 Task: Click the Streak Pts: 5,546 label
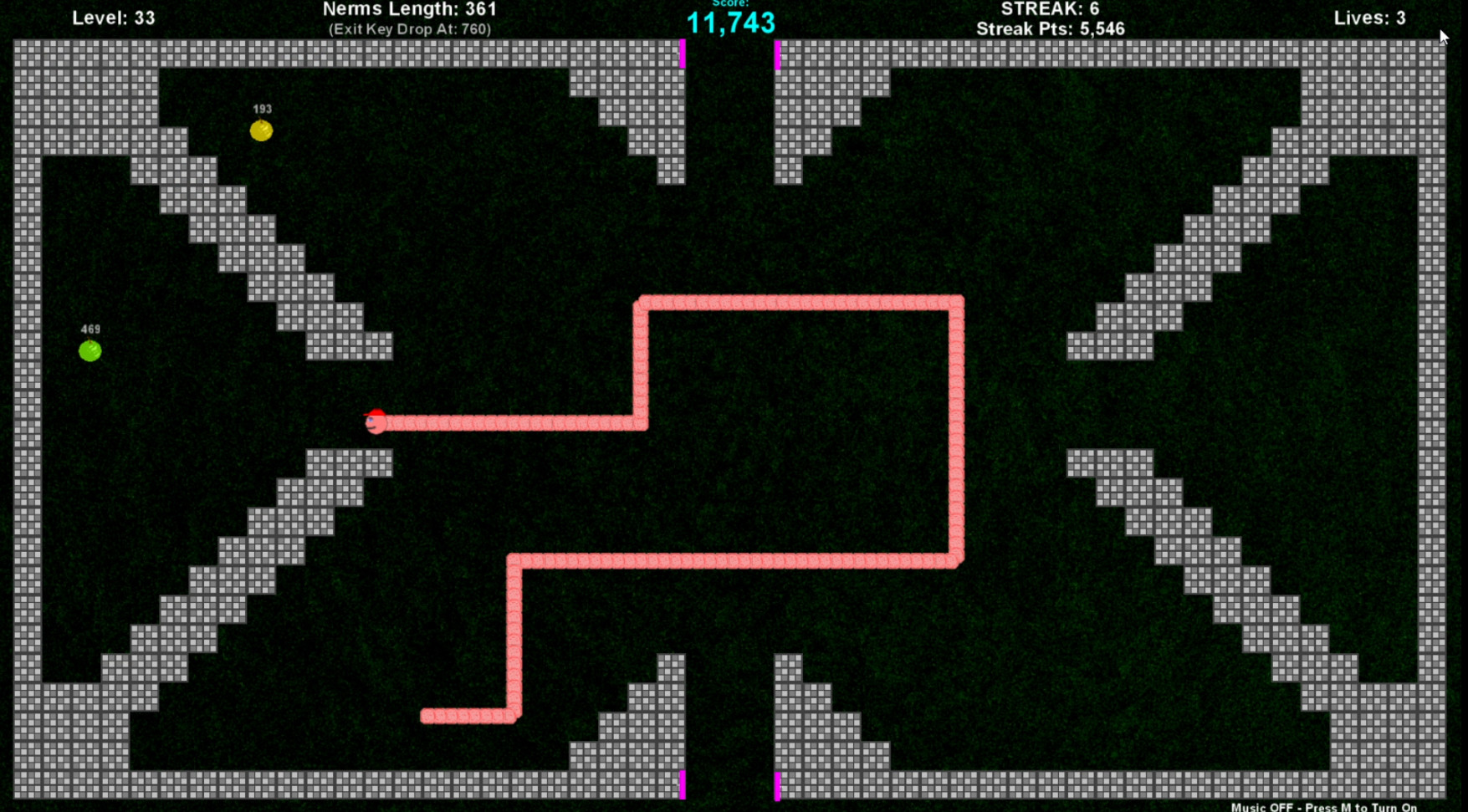coord(1051,28)
